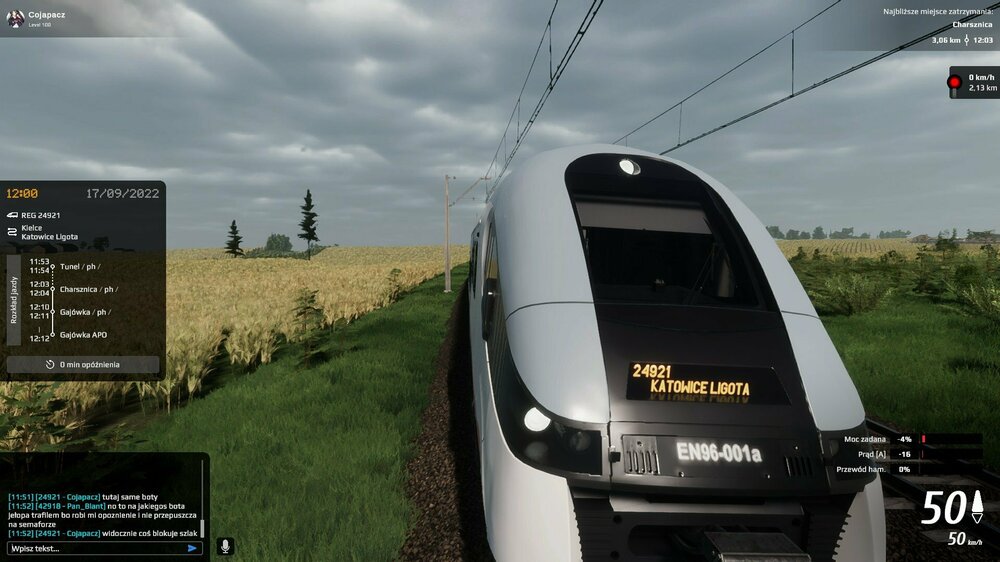The height and width of the screenshot is (562, 1000).
Task: Select the Gajówka APO timetable entry
Action: pos(84,335)
